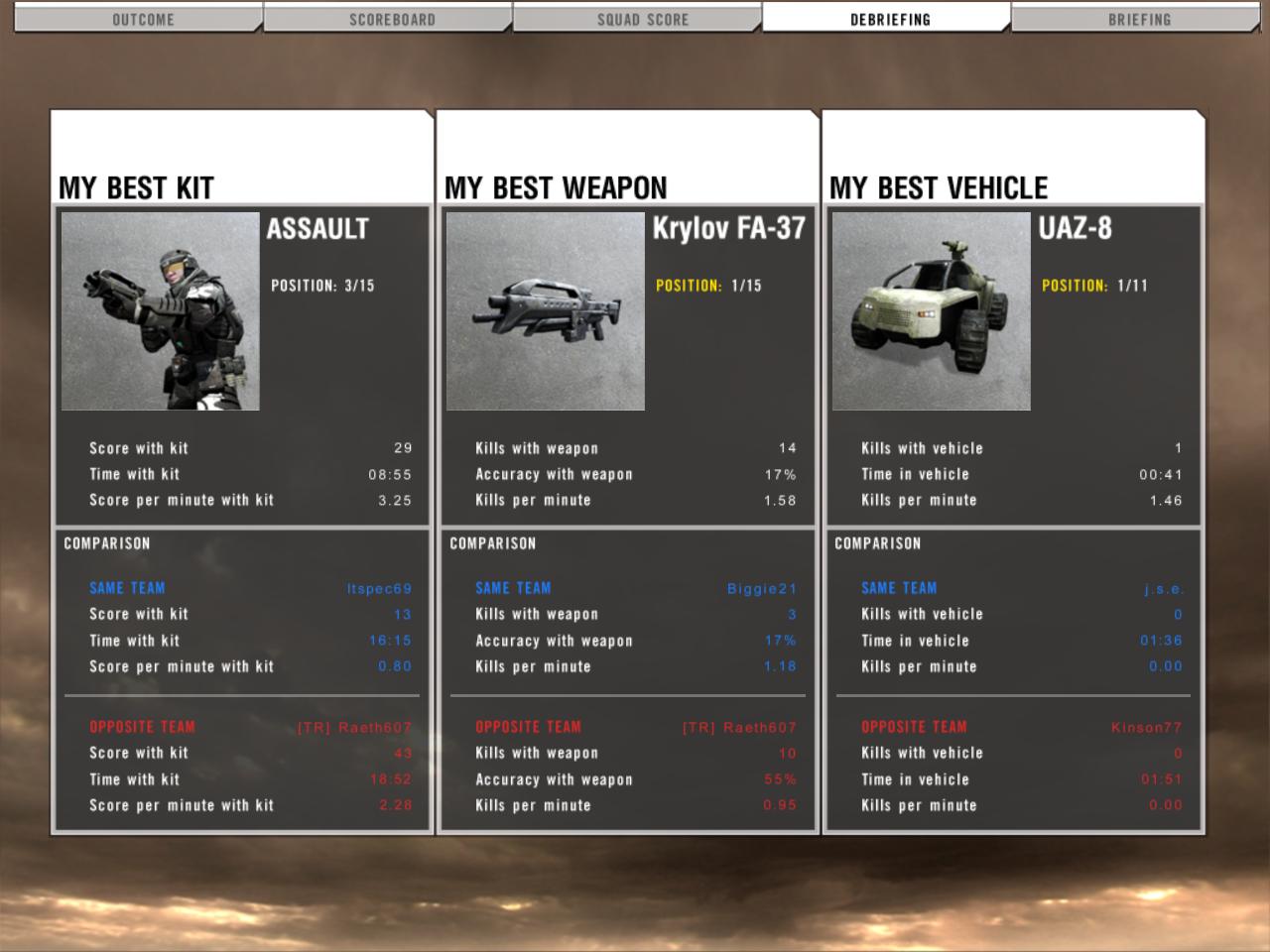
Task: Open the Scoreboard tab
Action: tap(392, 19)
